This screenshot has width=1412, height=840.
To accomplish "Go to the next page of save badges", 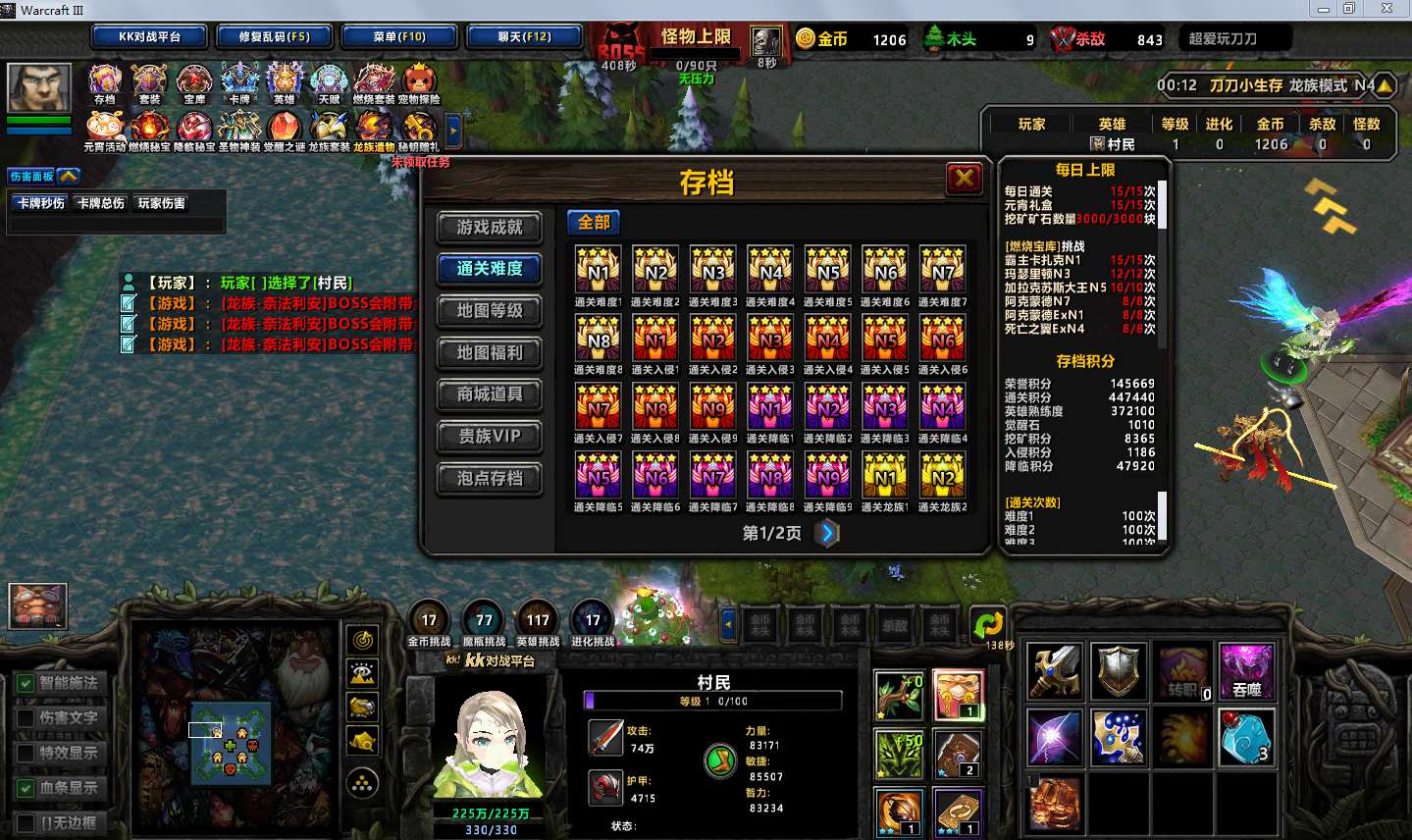I will pyautogui.click(x=827, y=533).
